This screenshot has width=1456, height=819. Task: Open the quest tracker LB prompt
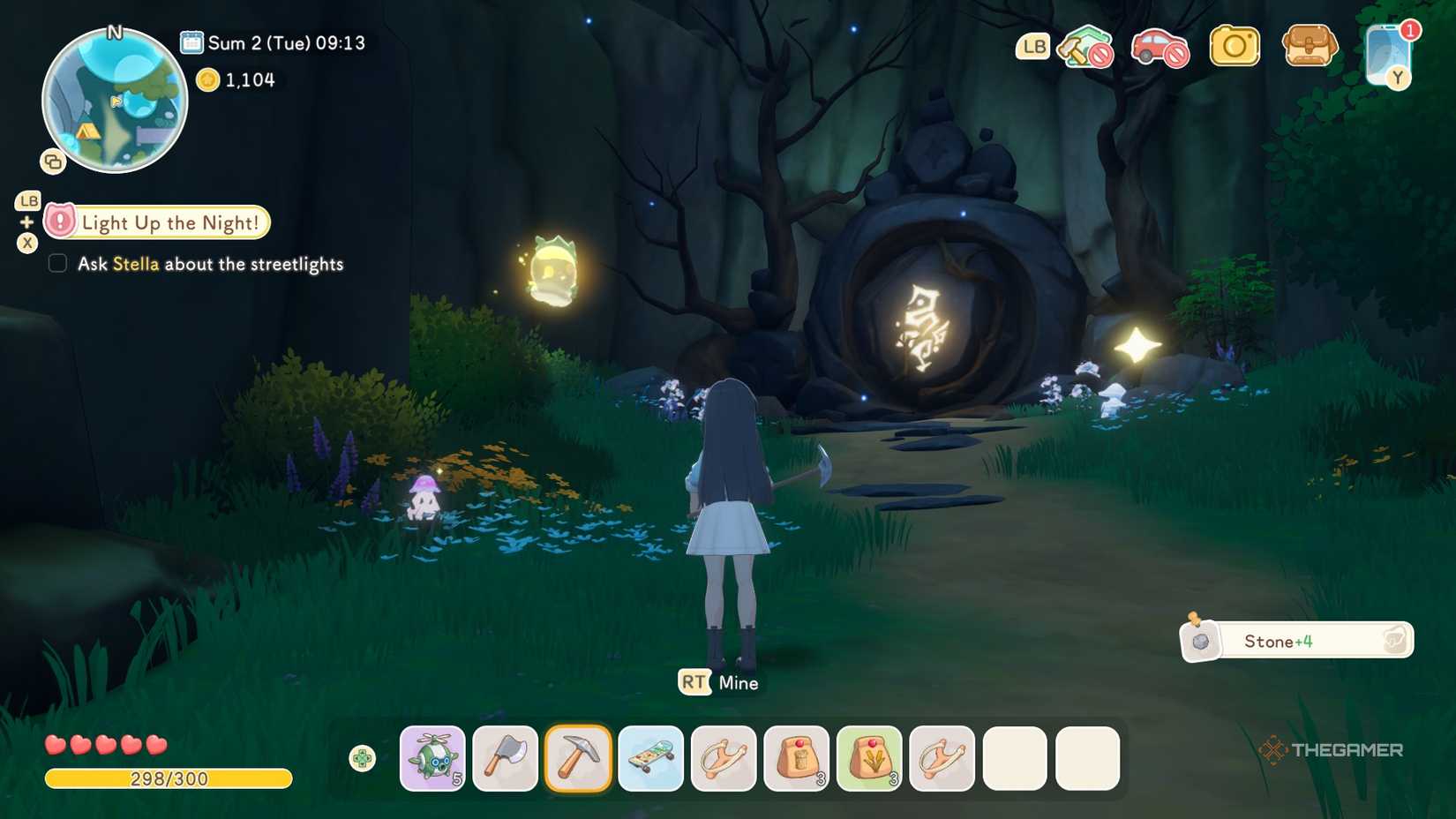[x=27, y=201]
